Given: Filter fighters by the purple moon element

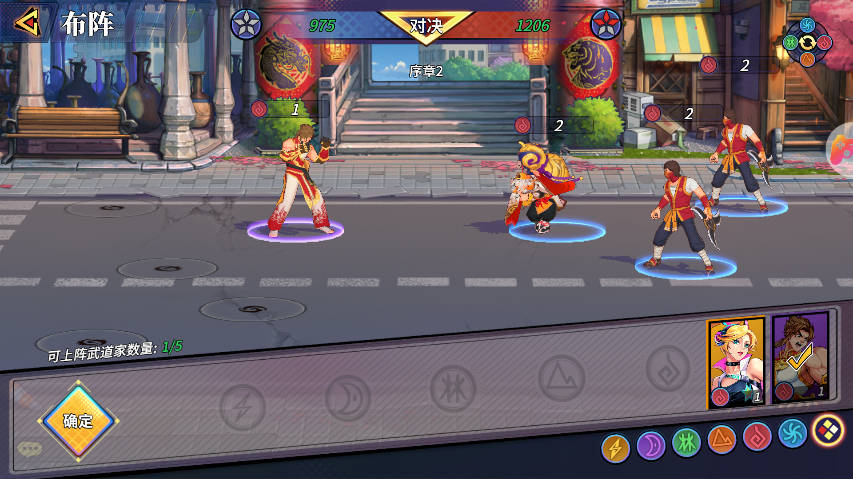Looking at the screenshot, I should [651, 442].
